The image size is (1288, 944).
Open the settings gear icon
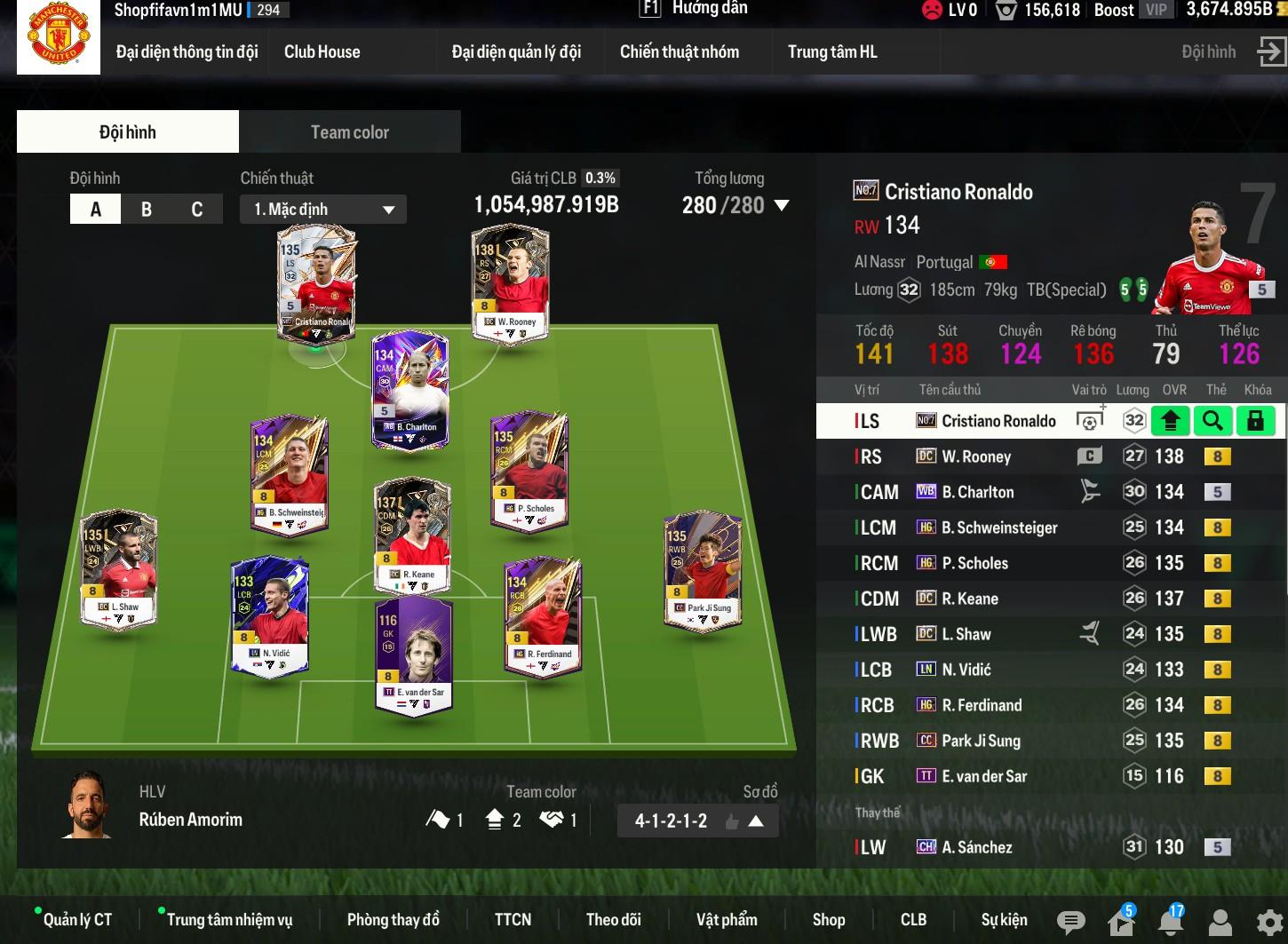[x=1269, y=923]
